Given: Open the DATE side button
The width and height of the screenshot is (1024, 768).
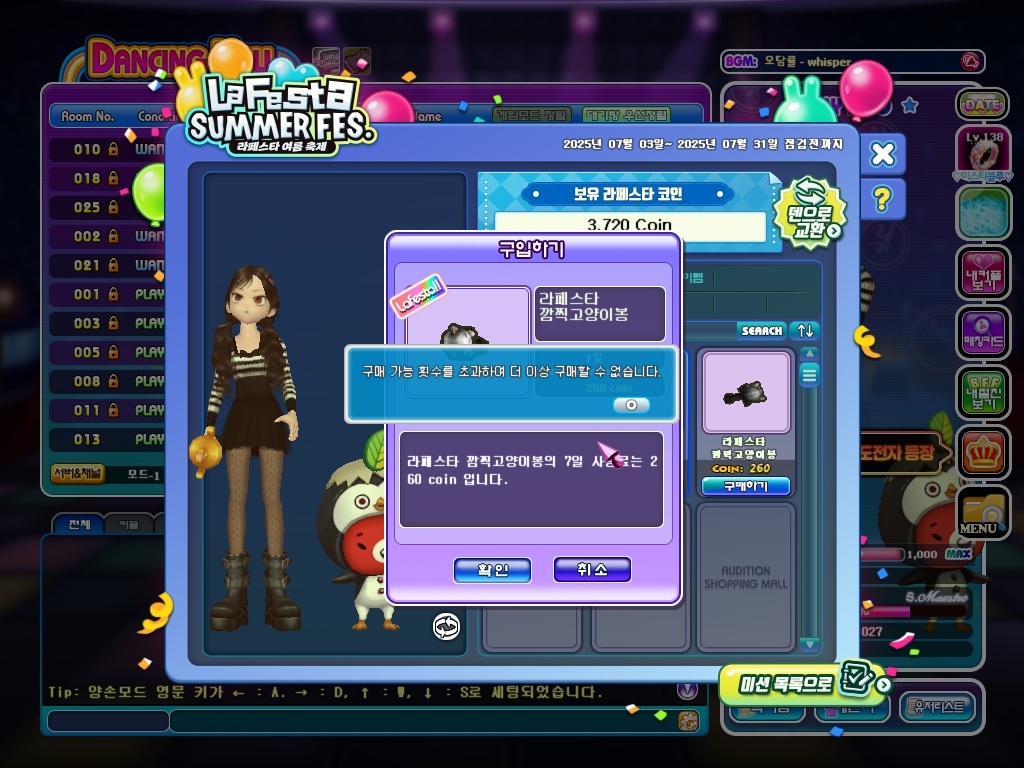Looking at the screenshot, I should (982, 104).
